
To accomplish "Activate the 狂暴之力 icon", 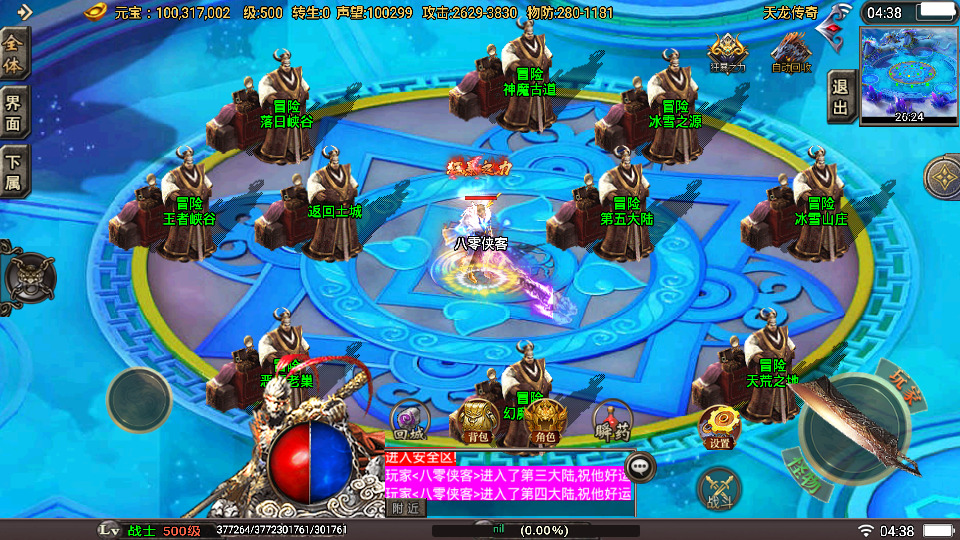I will [727, 52].
